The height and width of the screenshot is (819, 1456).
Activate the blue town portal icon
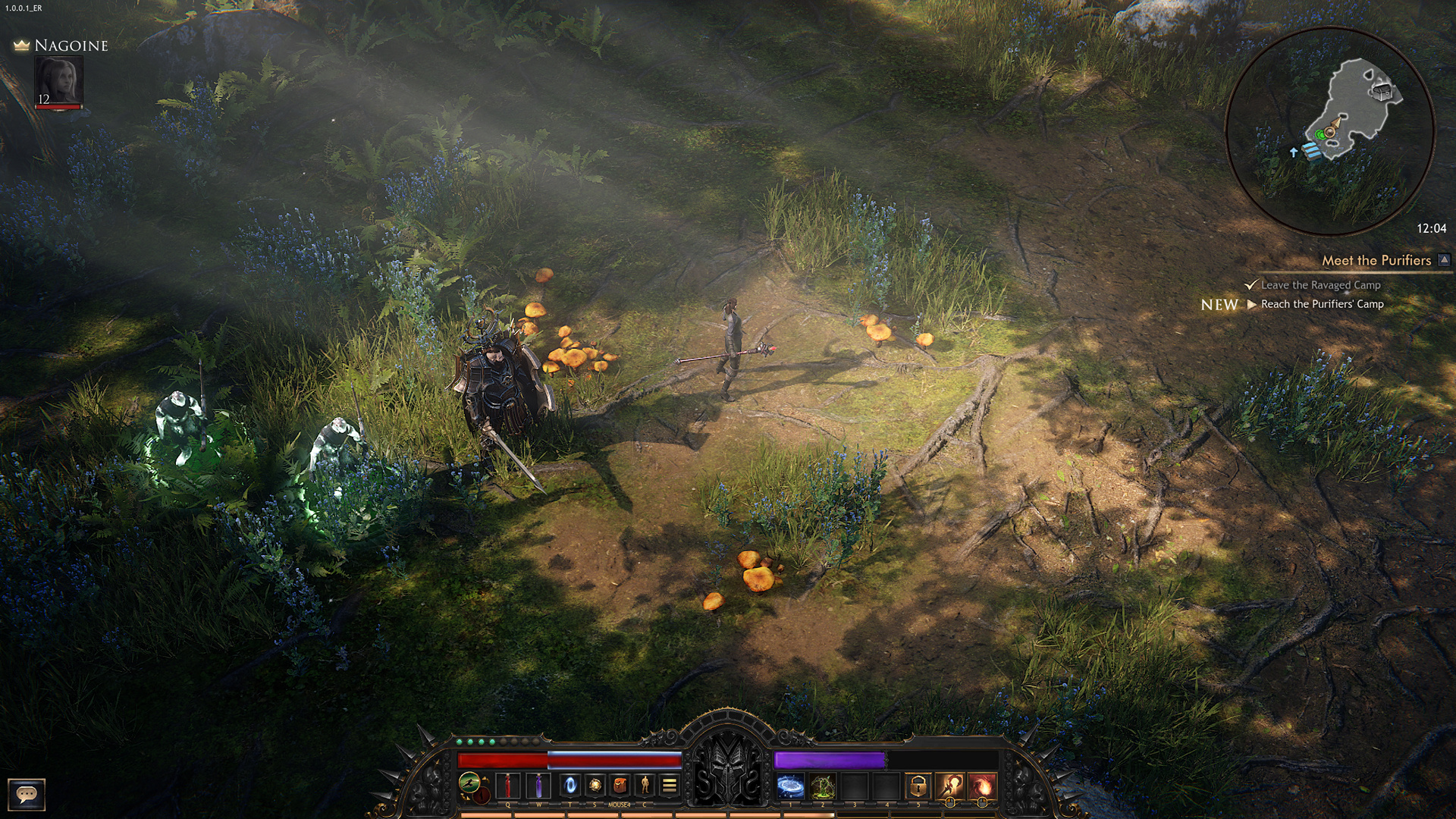tap(570, 786)
